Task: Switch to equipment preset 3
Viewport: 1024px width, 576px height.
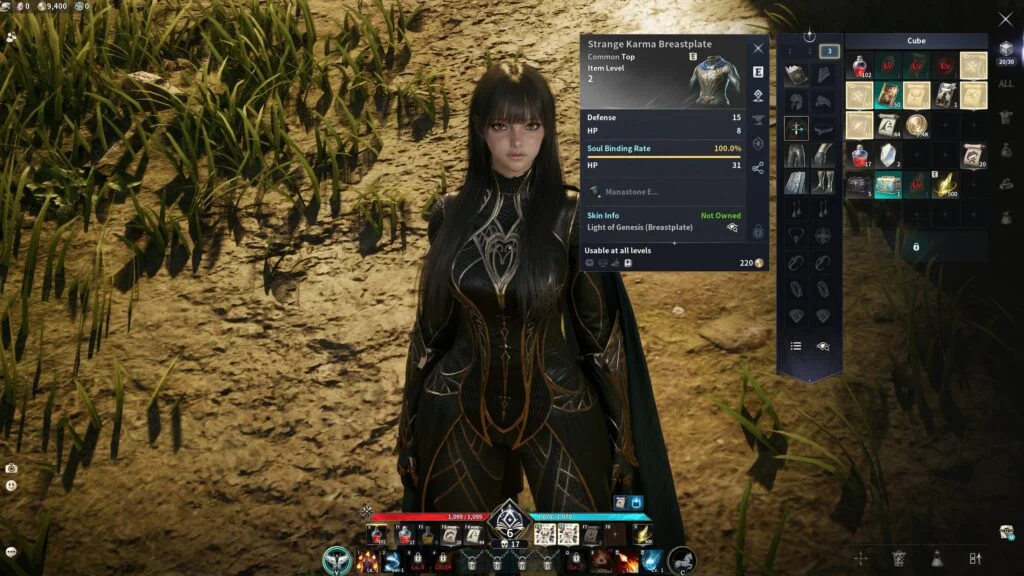Action: tap(829, 51)
